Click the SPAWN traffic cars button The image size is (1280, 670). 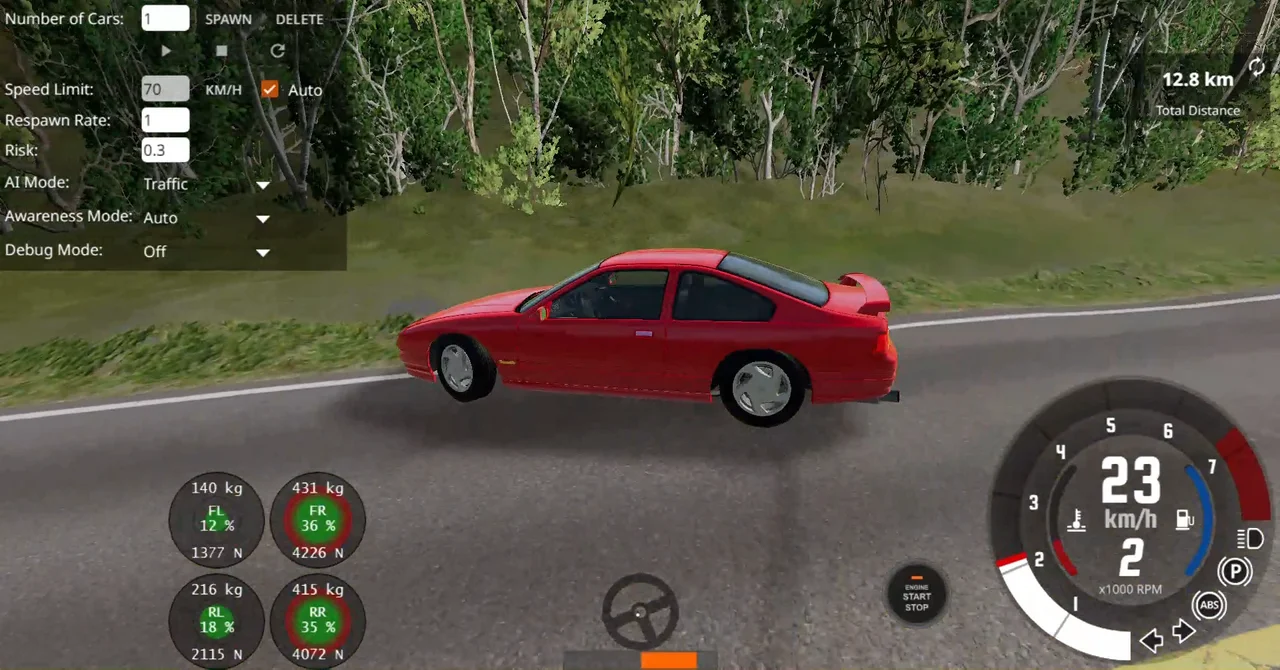228,19
